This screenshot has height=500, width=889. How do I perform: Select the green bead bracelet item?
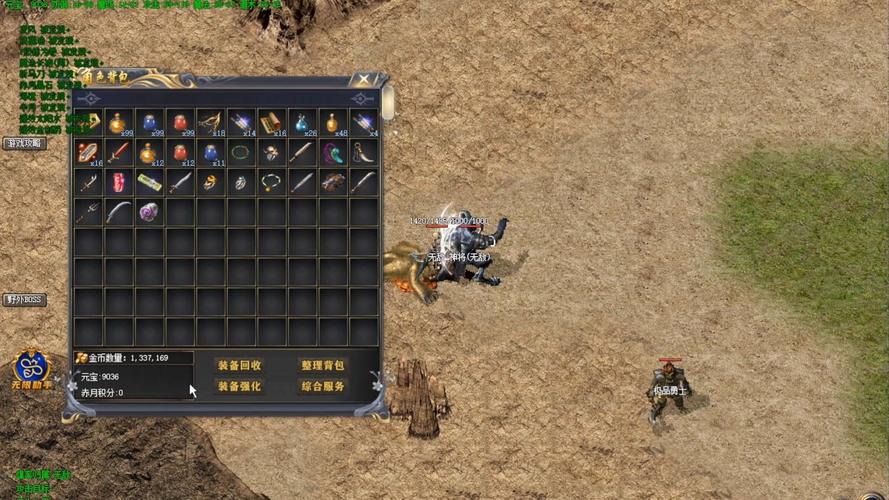241,152
